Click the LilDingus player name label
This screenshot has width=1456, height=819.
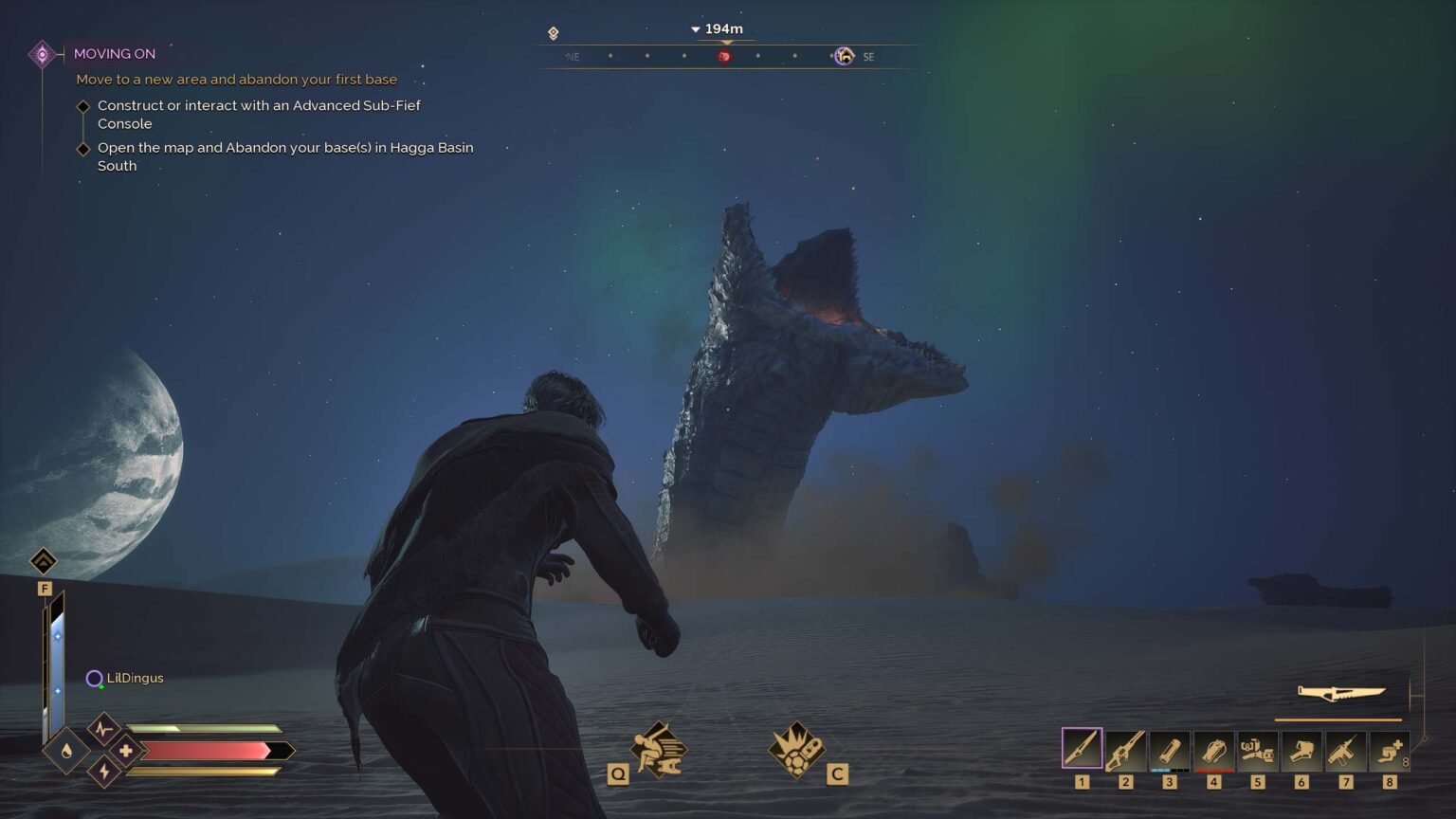tap(136, 678)
